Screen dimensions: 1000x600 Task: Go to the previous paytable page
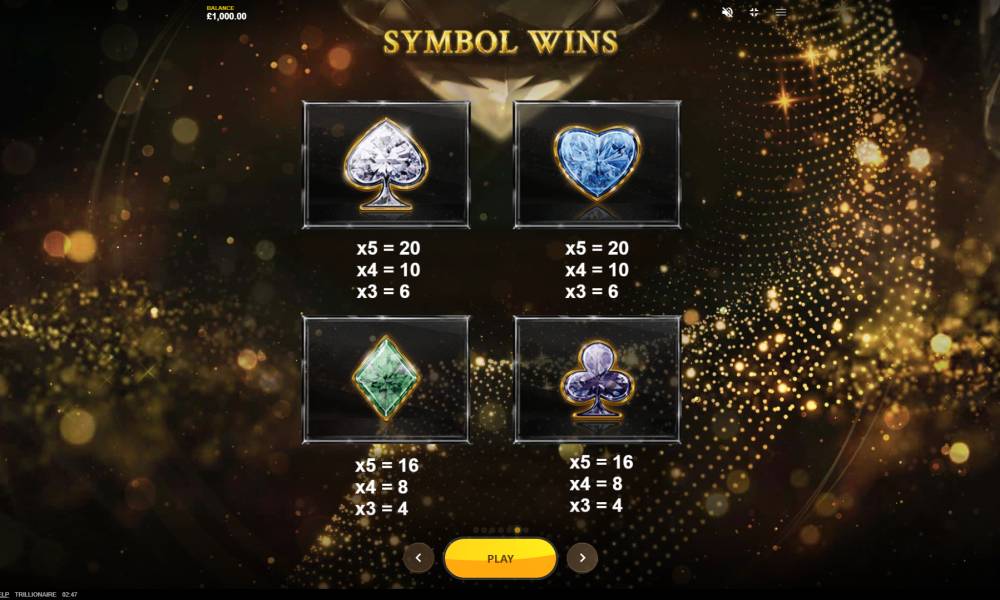(418, 558)
